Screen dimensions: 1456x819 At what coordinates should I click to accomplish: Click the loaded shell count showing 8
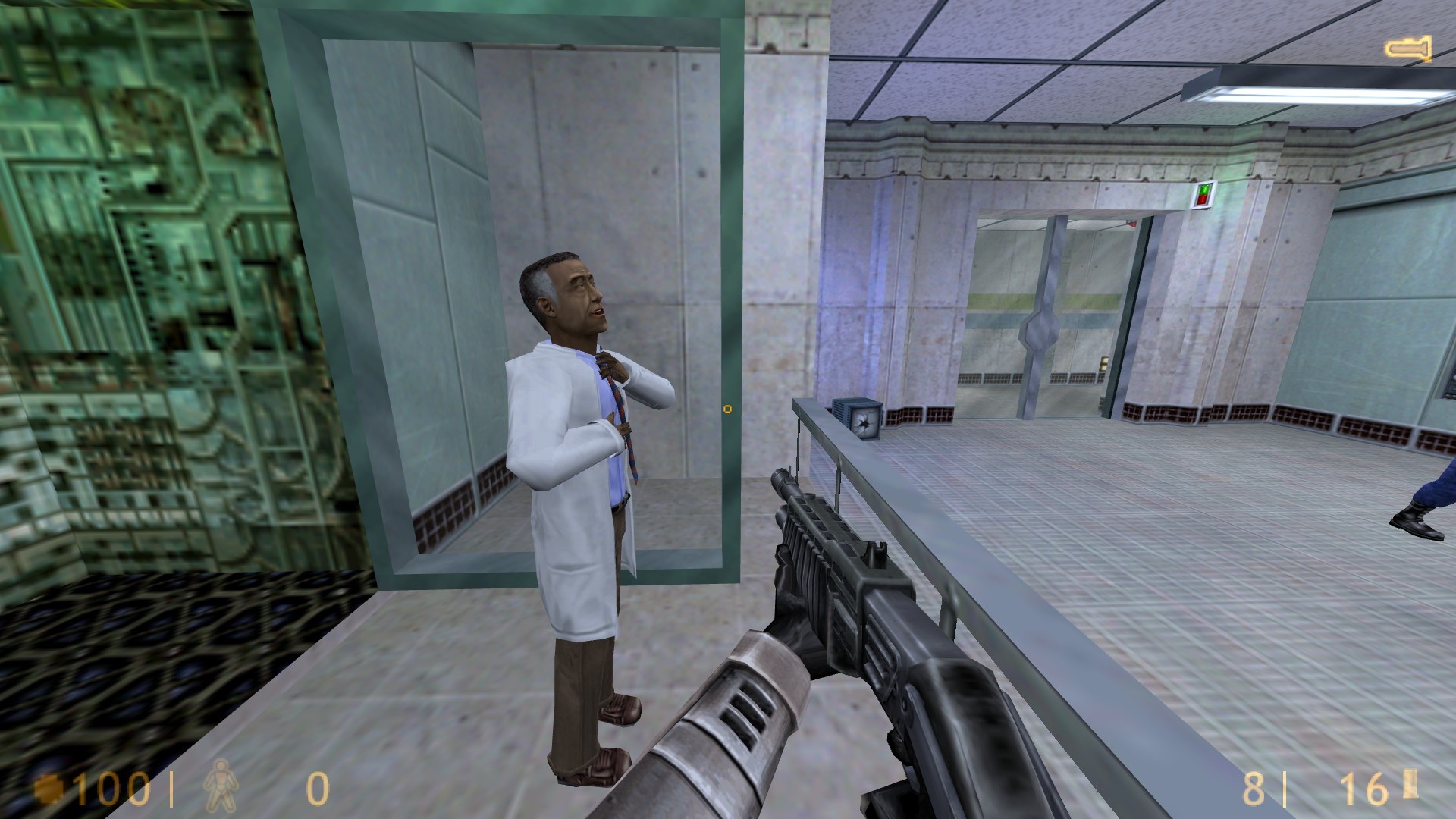[1253, 787]
